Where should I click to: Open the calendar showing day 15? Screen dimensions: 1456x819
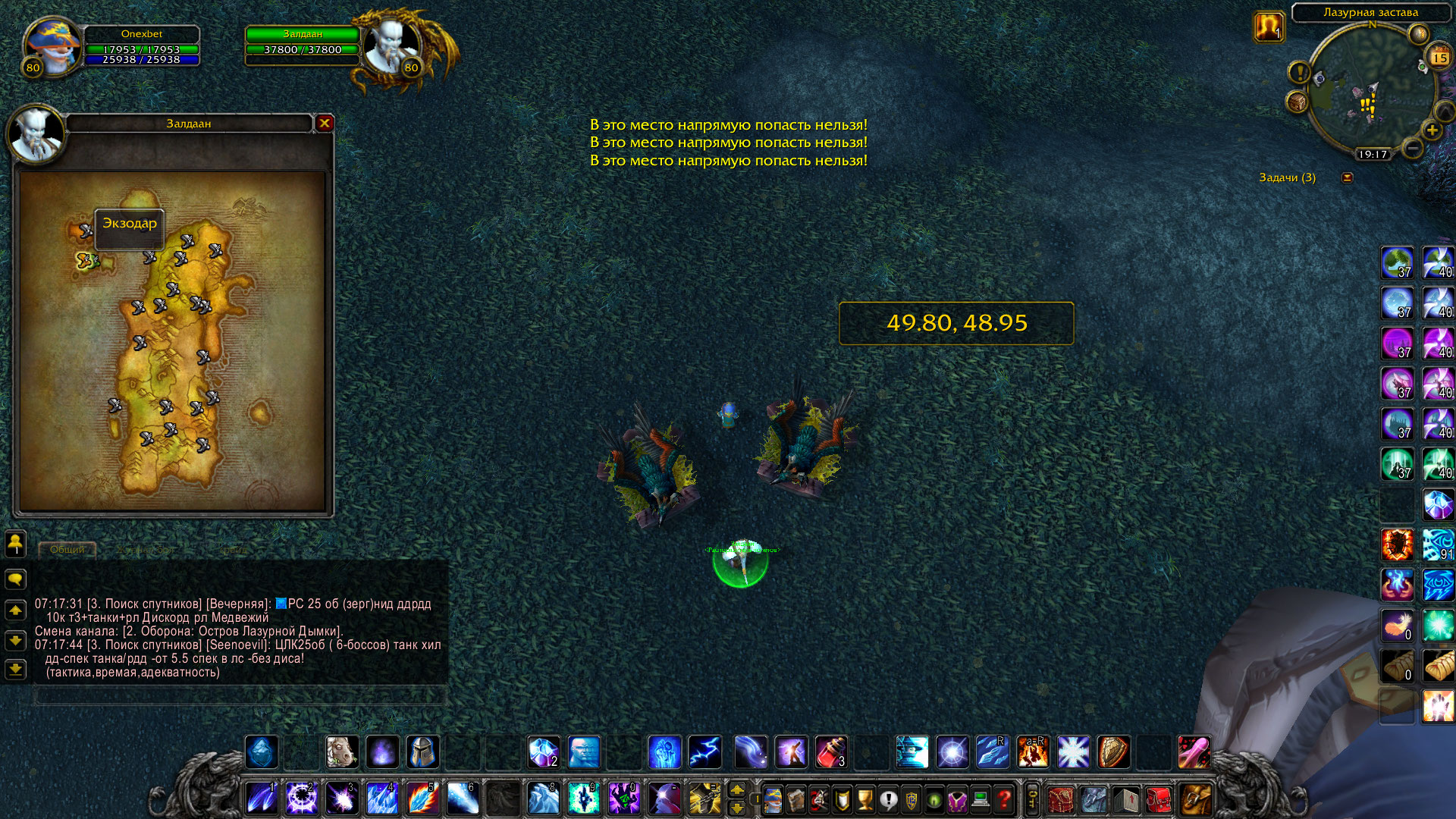(x=1439, y=58)
